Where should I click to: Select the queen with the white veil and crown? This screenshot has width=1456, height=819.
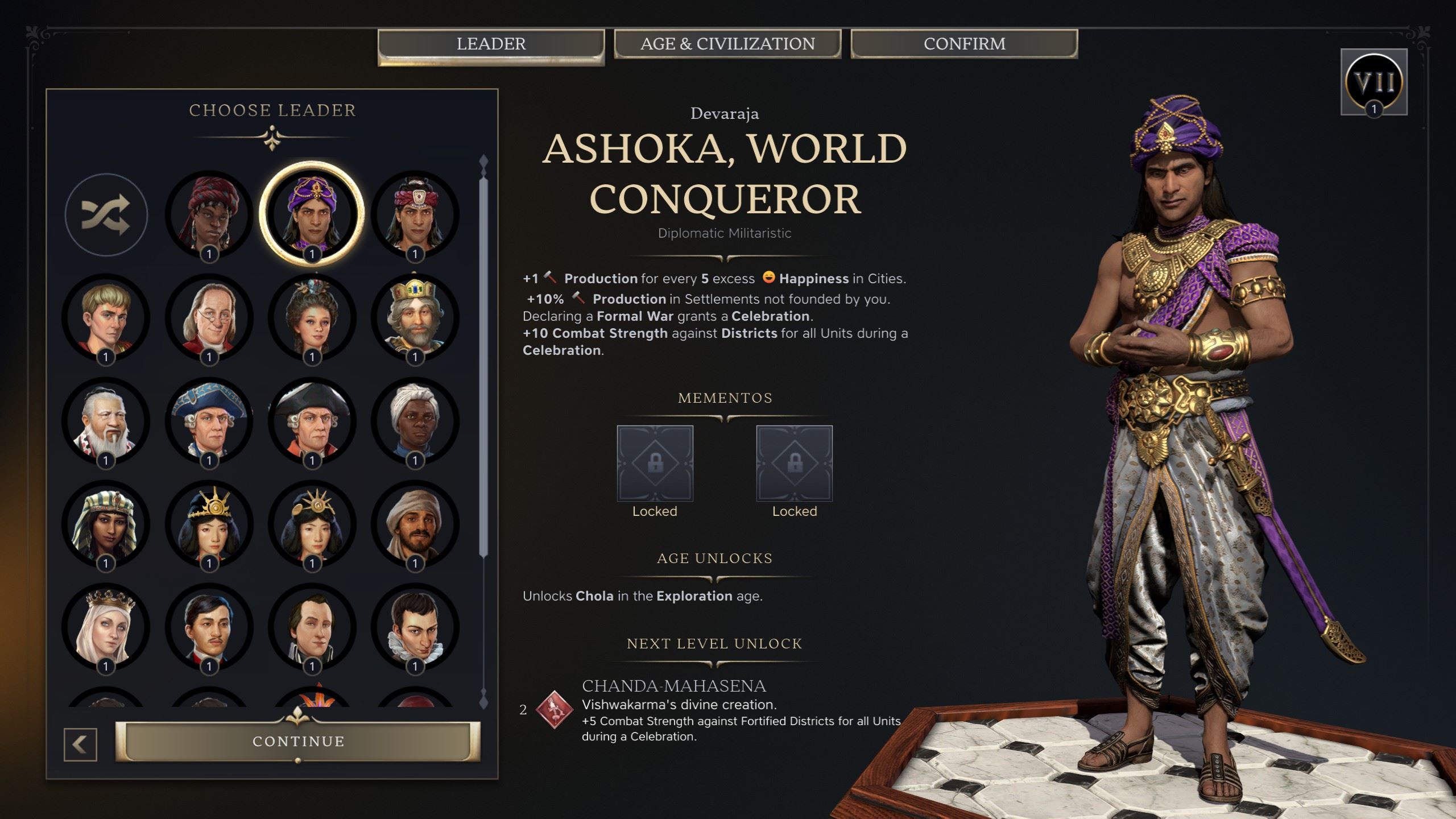click(x=106, y=627)
